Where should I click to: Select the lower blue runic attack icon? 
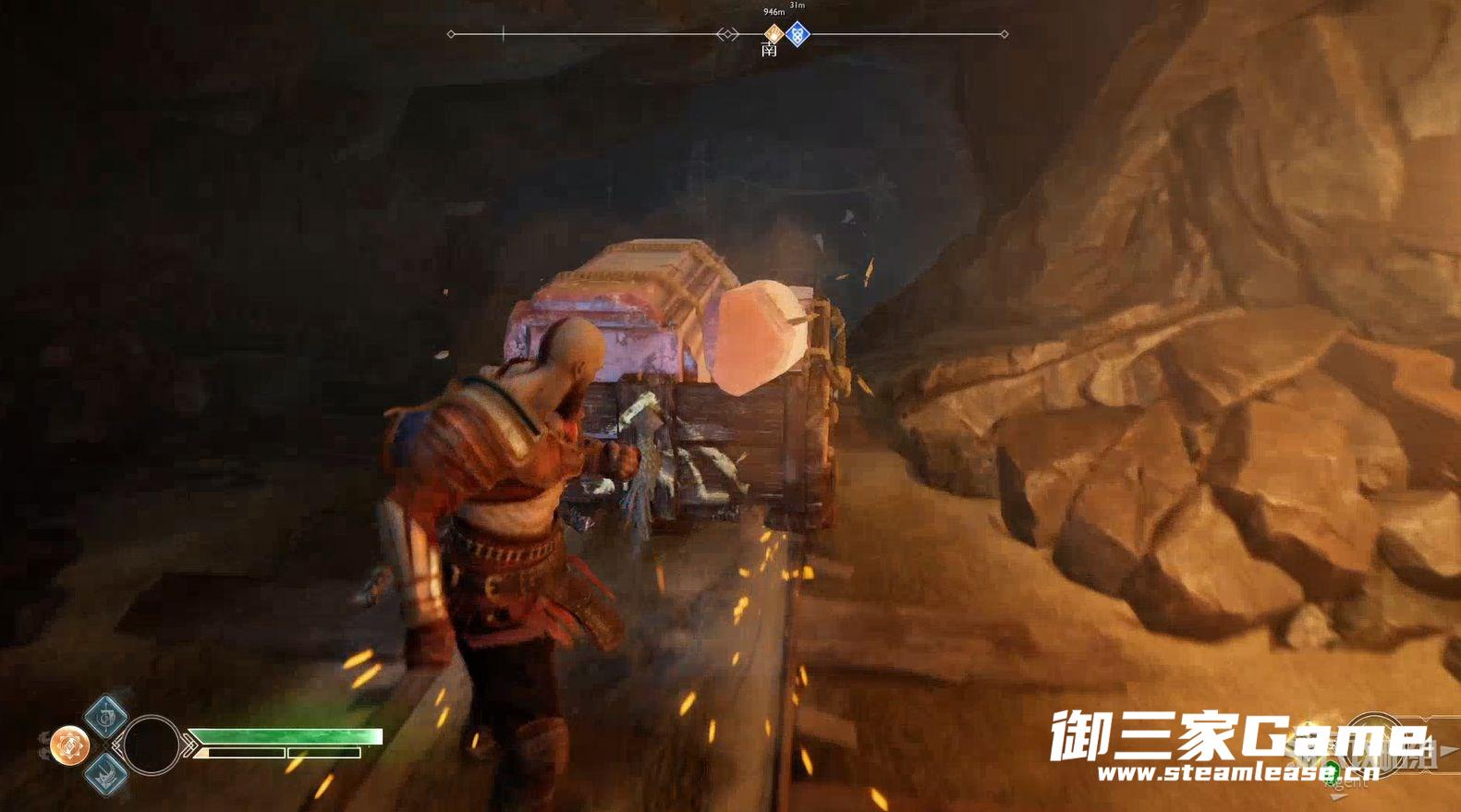click(x=106, y=772)
